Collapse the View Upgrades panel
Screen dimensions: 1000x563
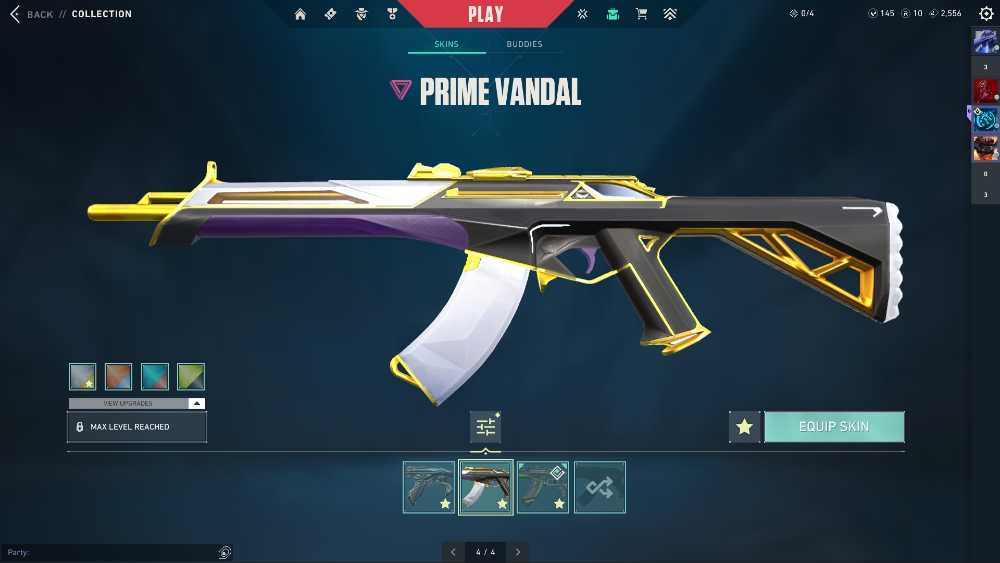tap(197, 403)
